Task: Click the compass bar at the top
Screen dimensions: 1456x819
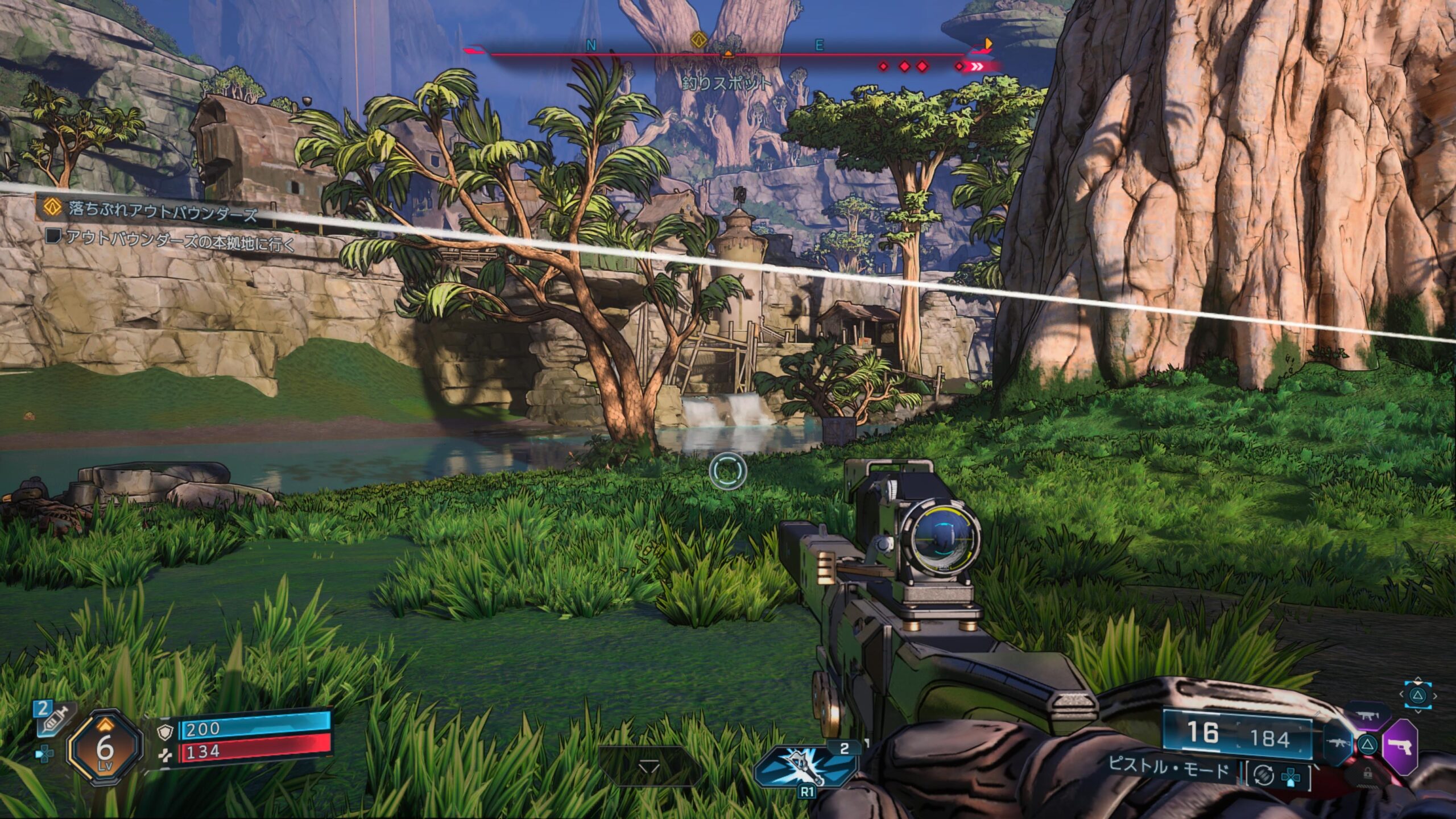Action: [x=728, y=55]
